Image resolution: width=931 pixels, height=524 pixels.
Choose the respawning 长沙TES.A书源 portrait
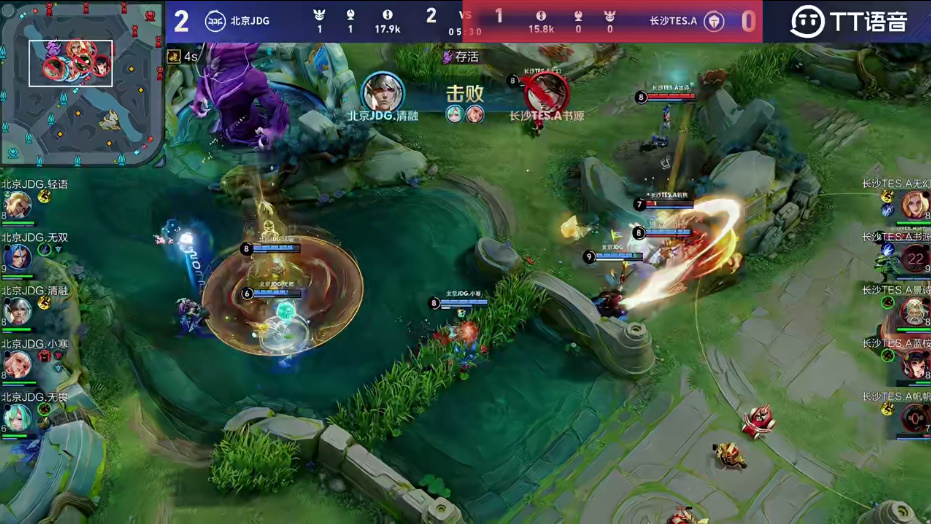[x=914, y=259]
